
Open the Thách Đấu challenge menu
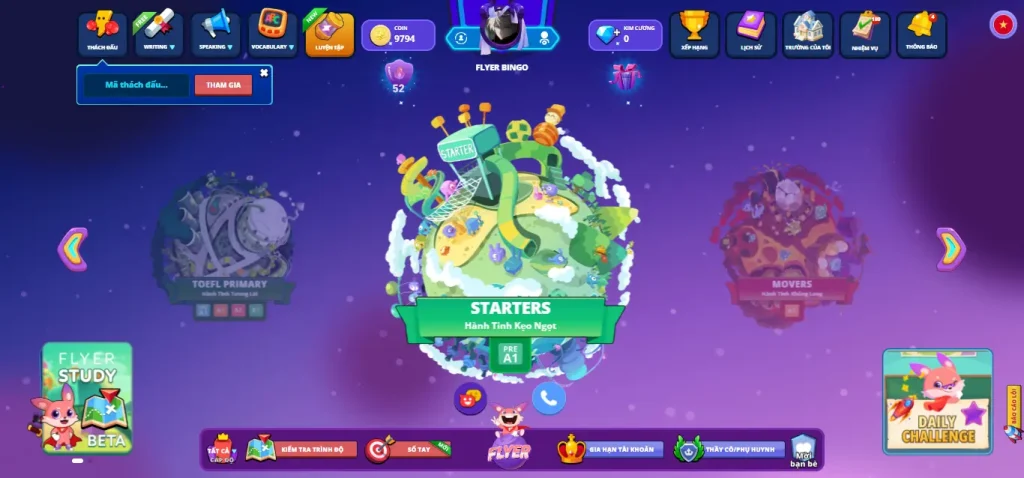click(102, 33)
